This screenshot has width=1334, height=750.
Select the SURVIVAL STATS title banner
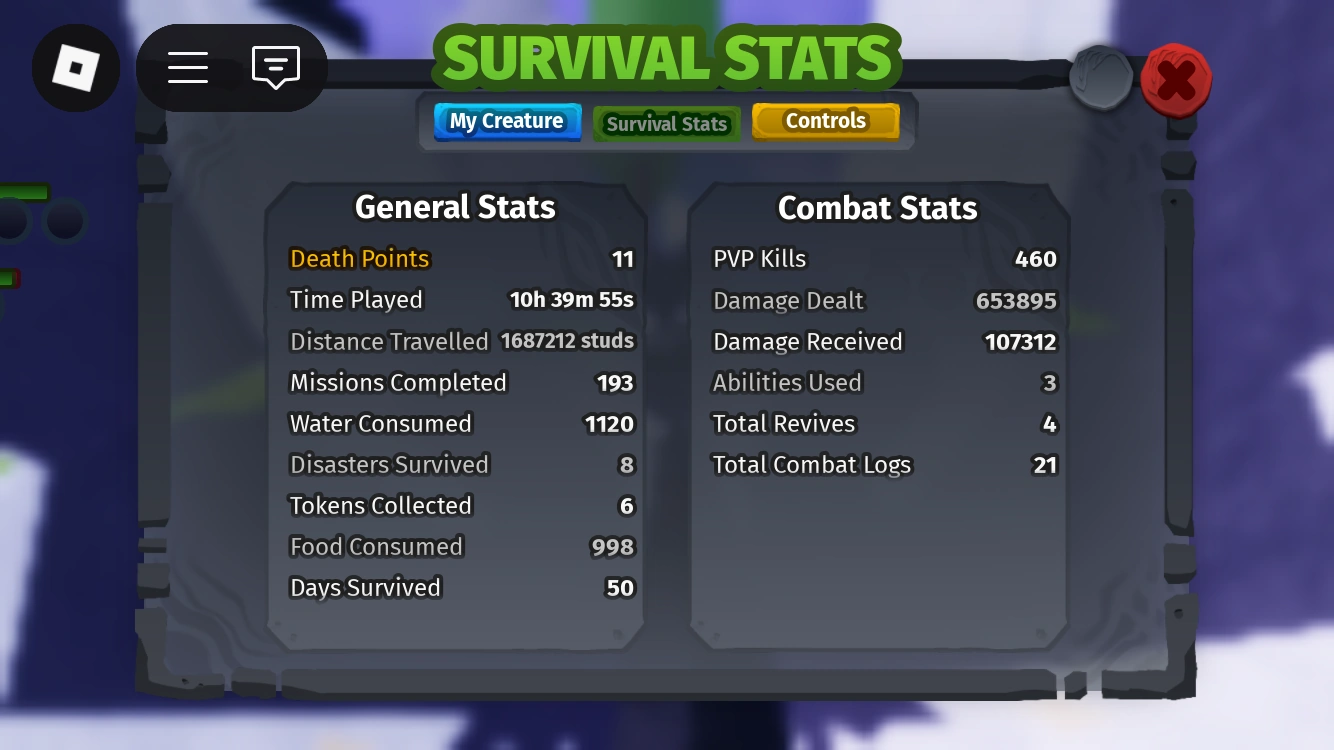[667, 58]
